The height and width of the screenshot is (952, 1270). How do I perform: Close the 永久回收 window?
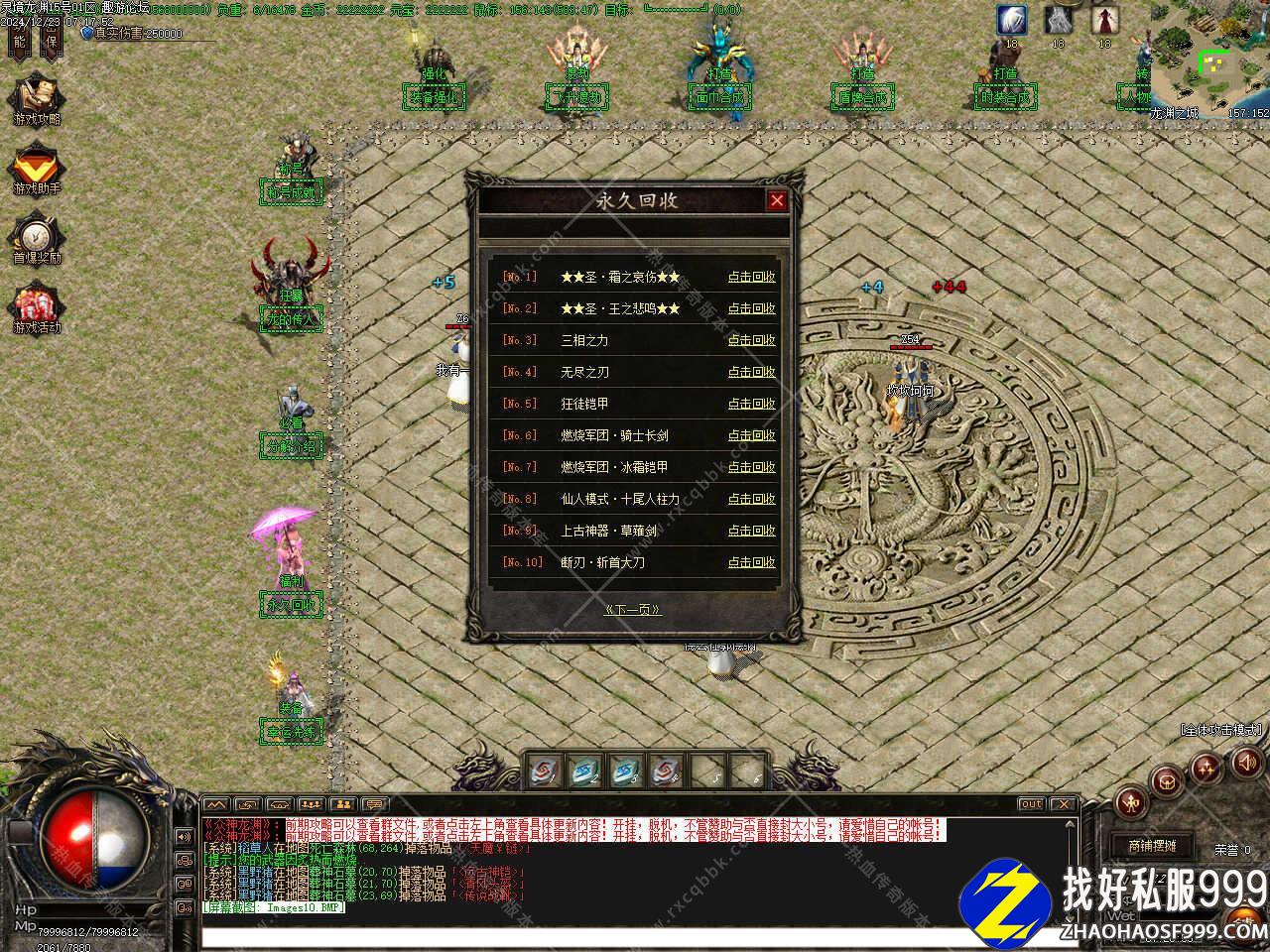tap(777, 201)
